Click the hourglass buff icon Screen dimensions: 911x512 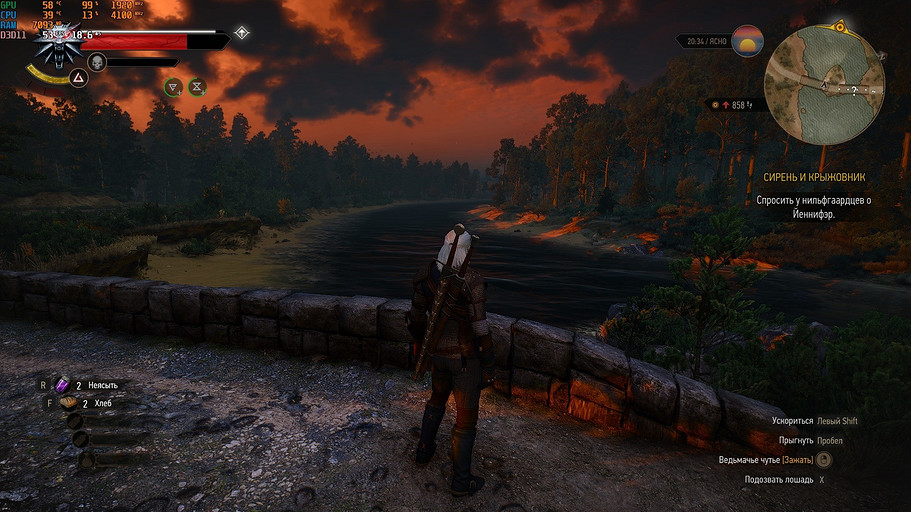197,87
